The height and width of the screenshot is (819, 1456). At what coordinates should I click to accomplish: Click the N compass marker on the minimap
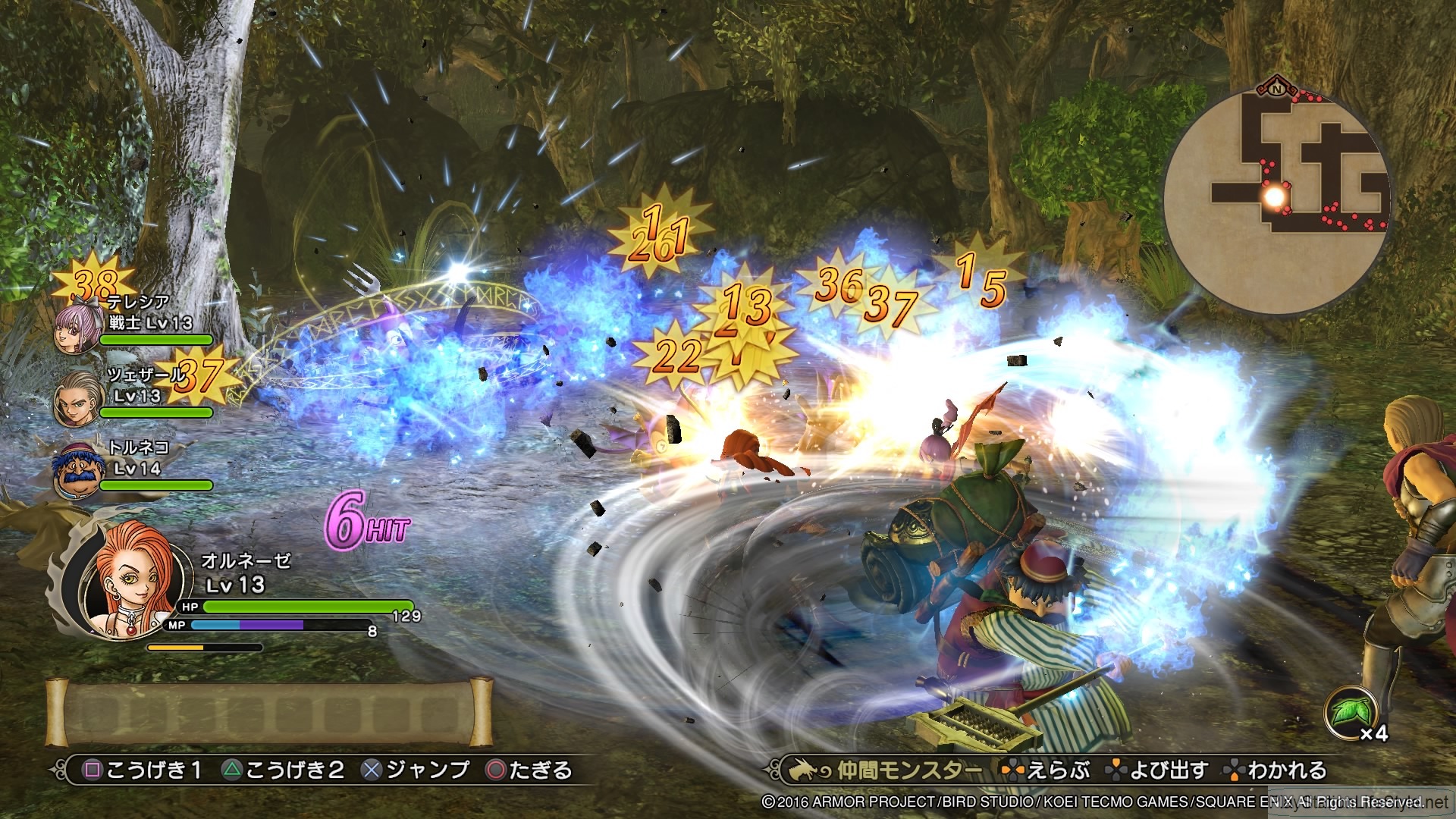(1277, 89)
